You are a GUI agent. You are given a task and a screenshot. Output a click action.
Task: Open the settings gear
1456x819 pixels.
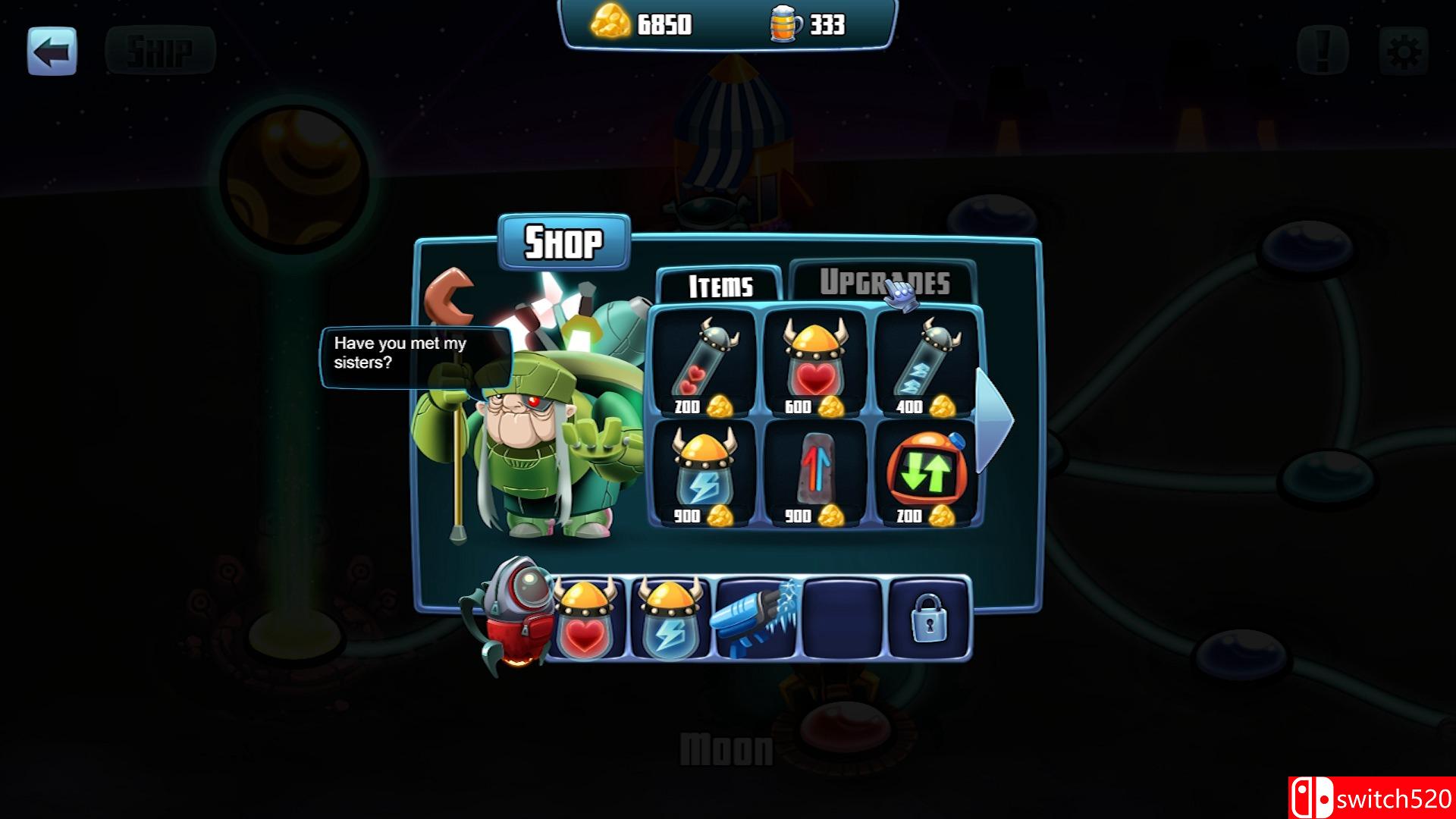[1403, 52]
